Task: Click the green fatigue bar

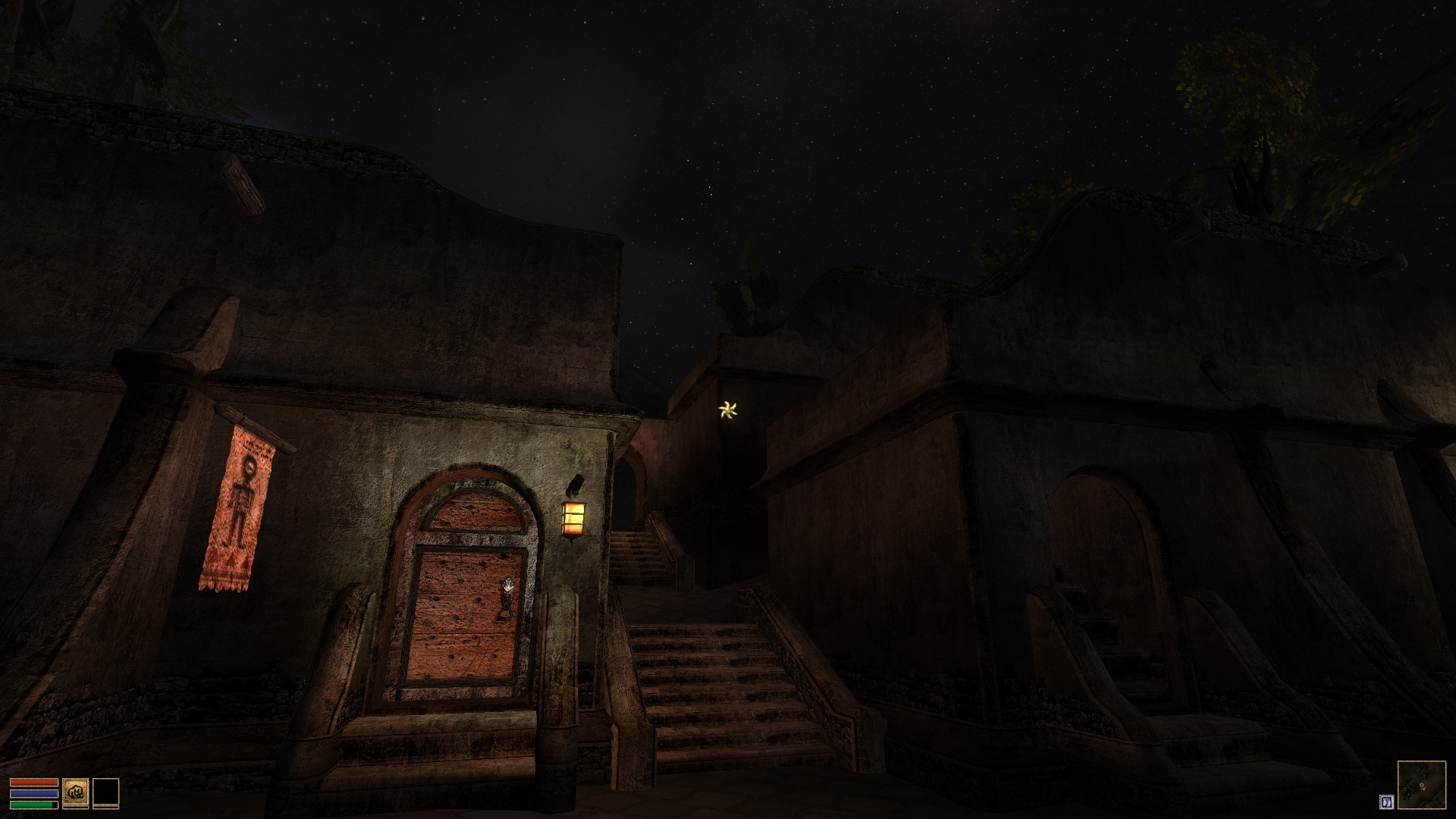Action: point(32,805)
